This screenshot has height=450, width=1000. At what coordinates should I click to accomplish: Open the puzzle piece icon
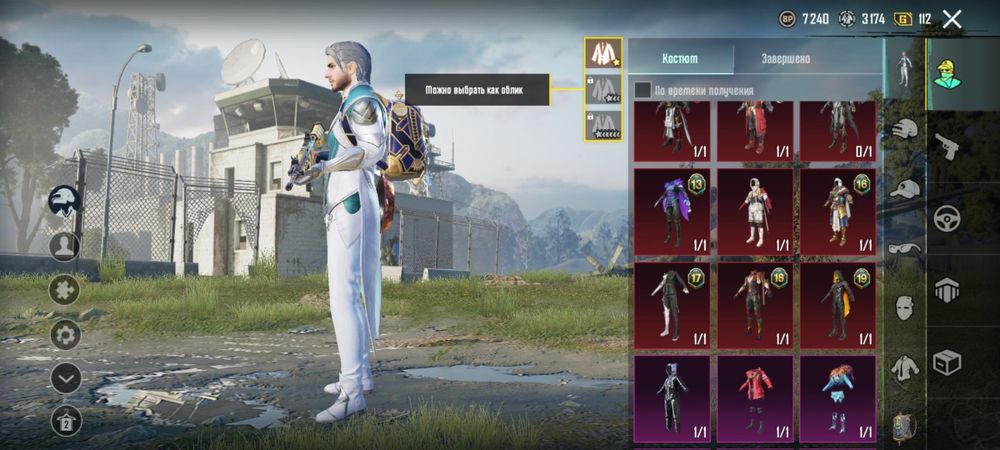65,290
